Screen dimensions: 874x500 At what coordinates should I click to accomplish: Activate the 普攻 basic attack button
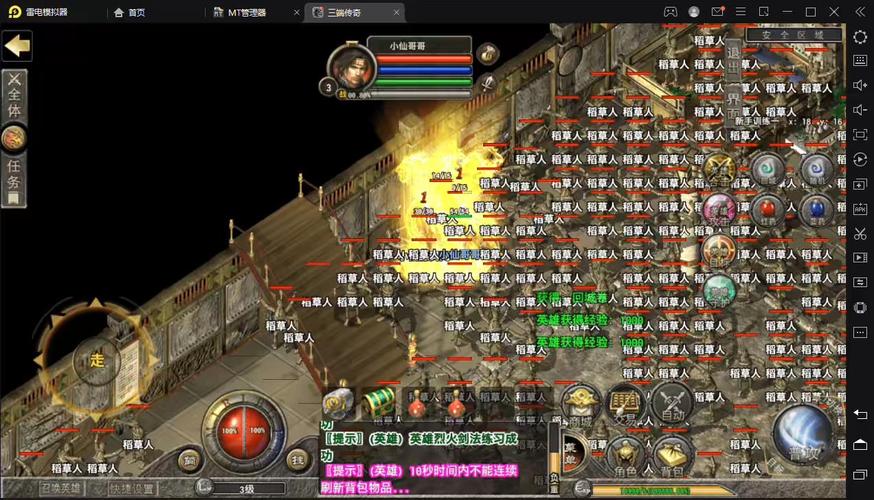803,436
